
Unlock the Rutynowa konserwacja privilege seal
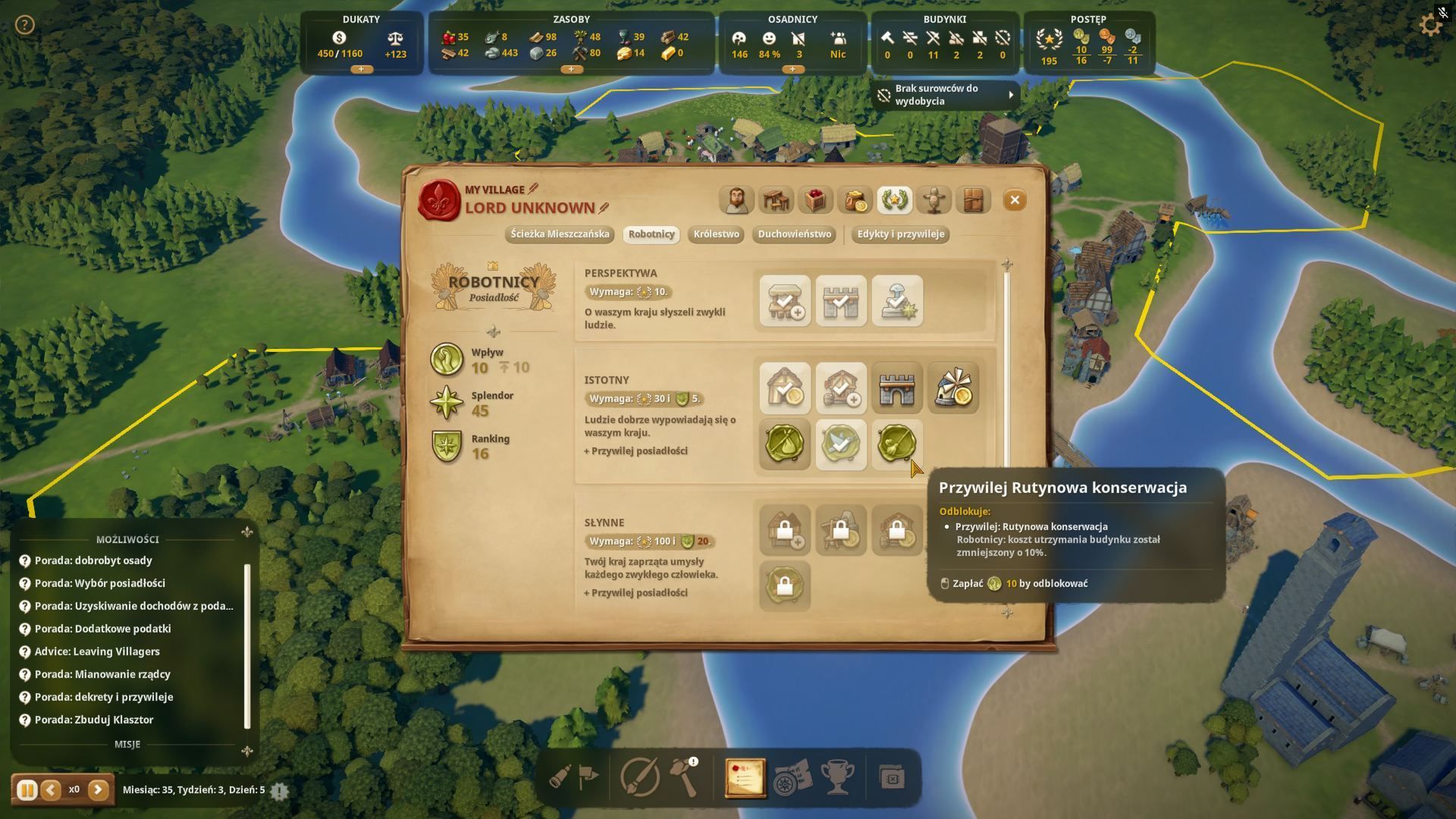[x=896, y=444]
